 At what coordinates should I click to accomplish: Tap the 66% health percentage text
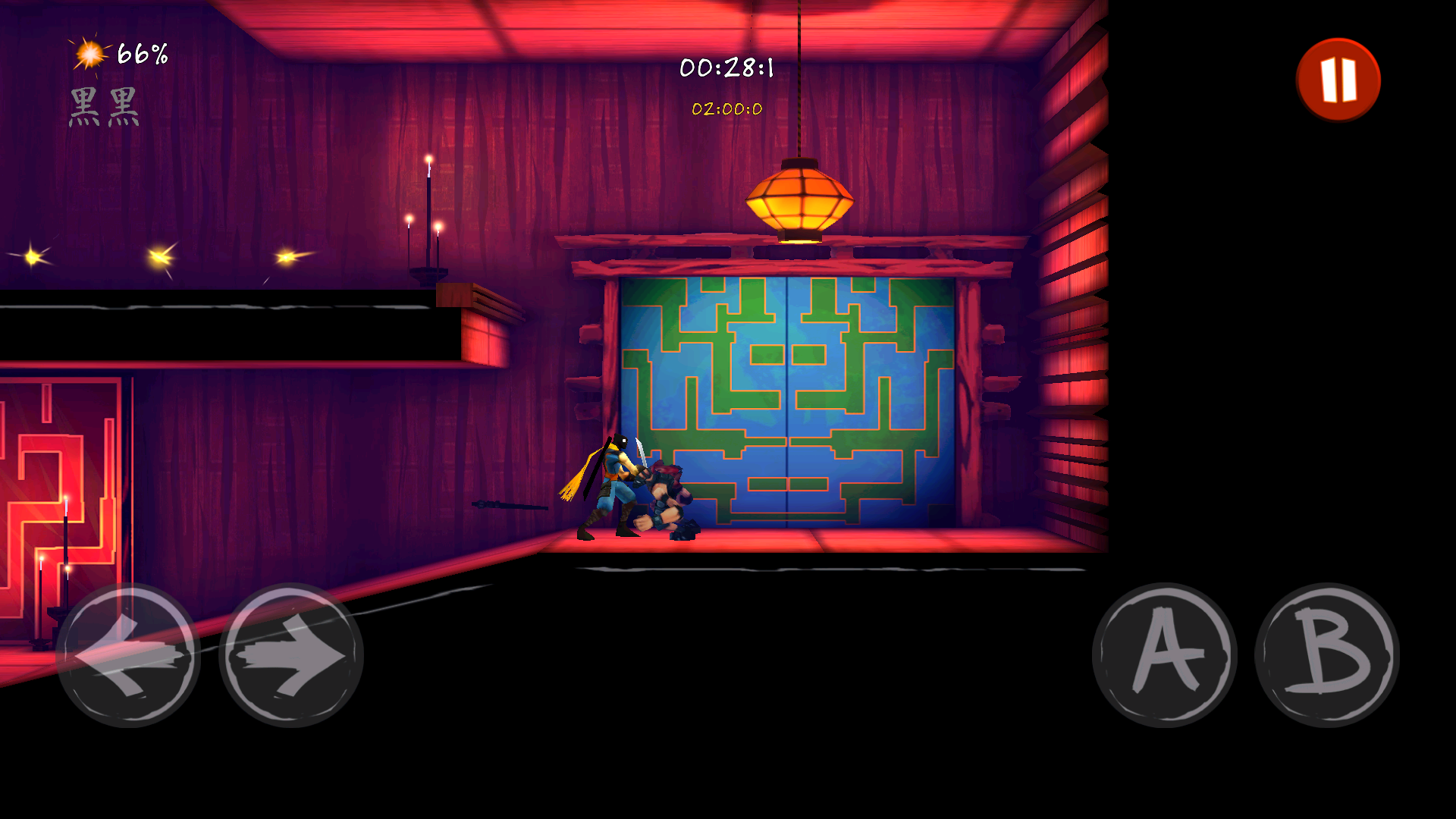coord(142,53)
